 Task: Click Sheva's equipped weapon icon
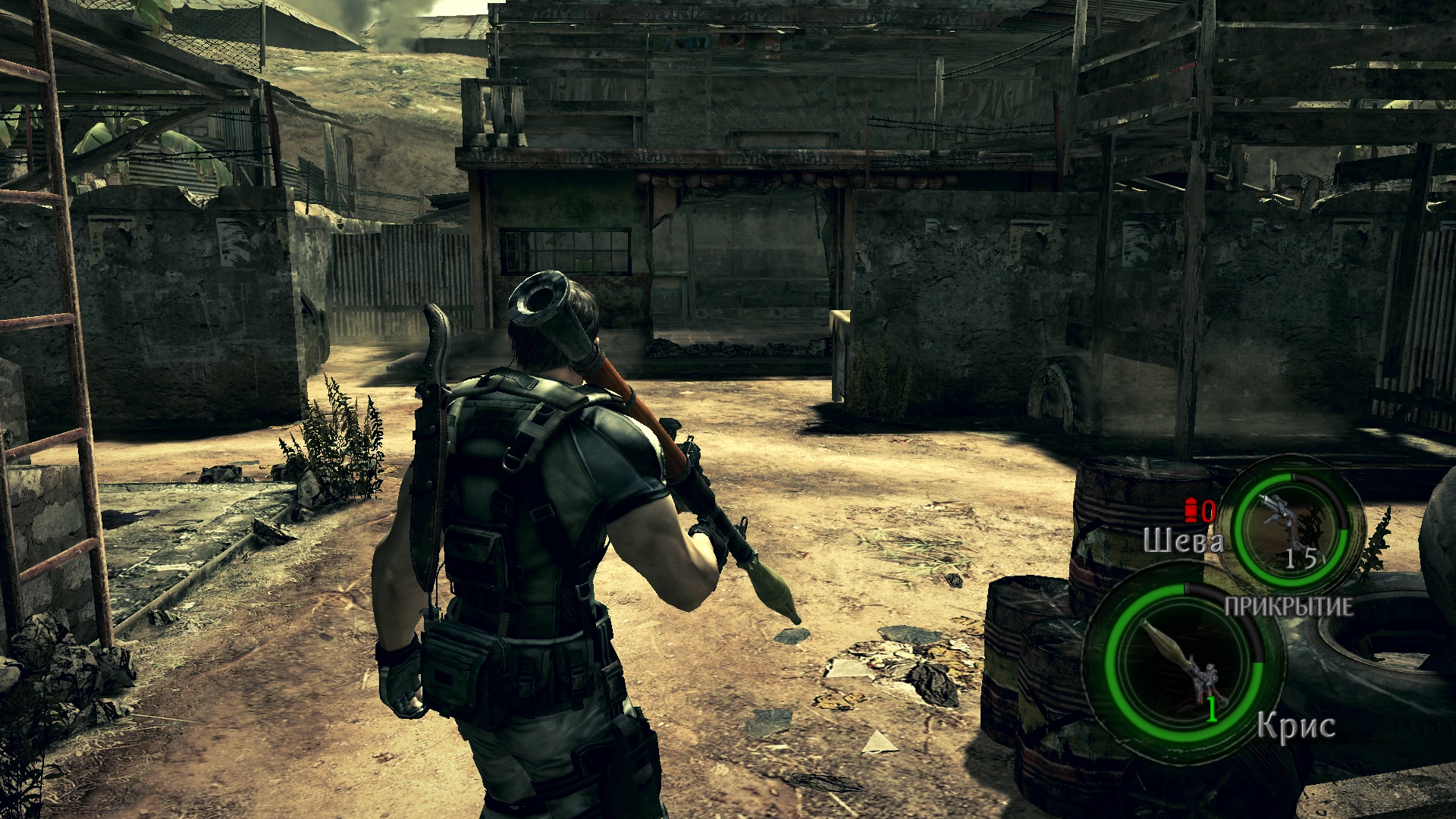tap(1288, 524)
